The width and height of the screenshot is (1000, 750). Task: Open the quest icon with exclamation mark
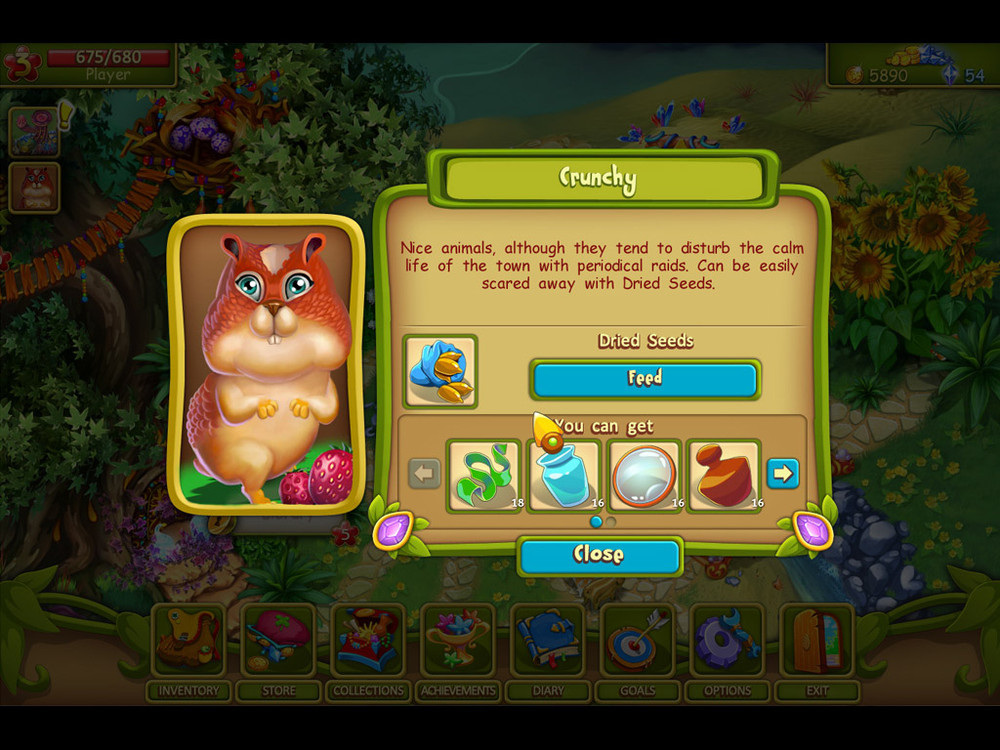[35, 131]
